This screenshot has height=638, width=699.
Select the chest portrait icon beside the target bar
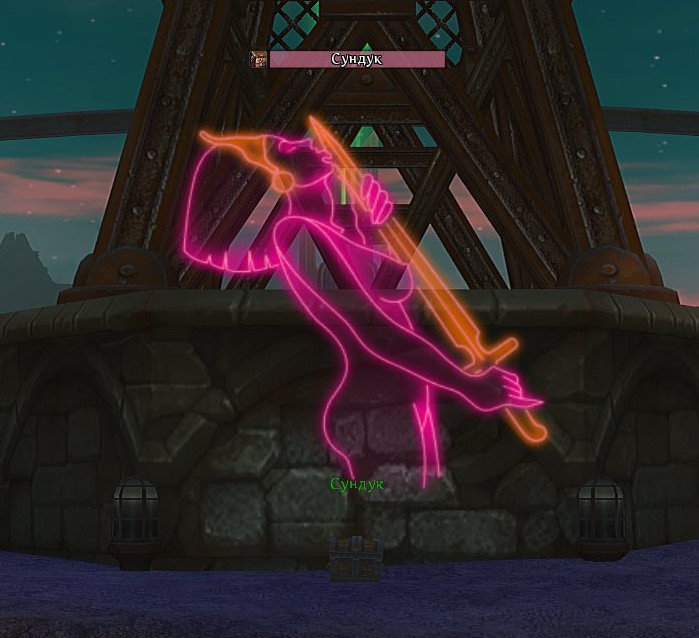[258, 59]
